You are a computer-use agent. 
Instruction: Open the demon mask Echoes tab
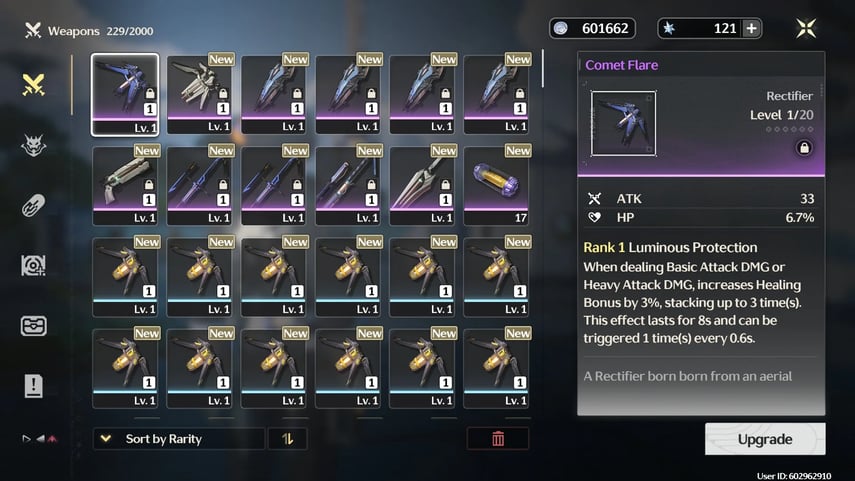[x=35, y=146]
